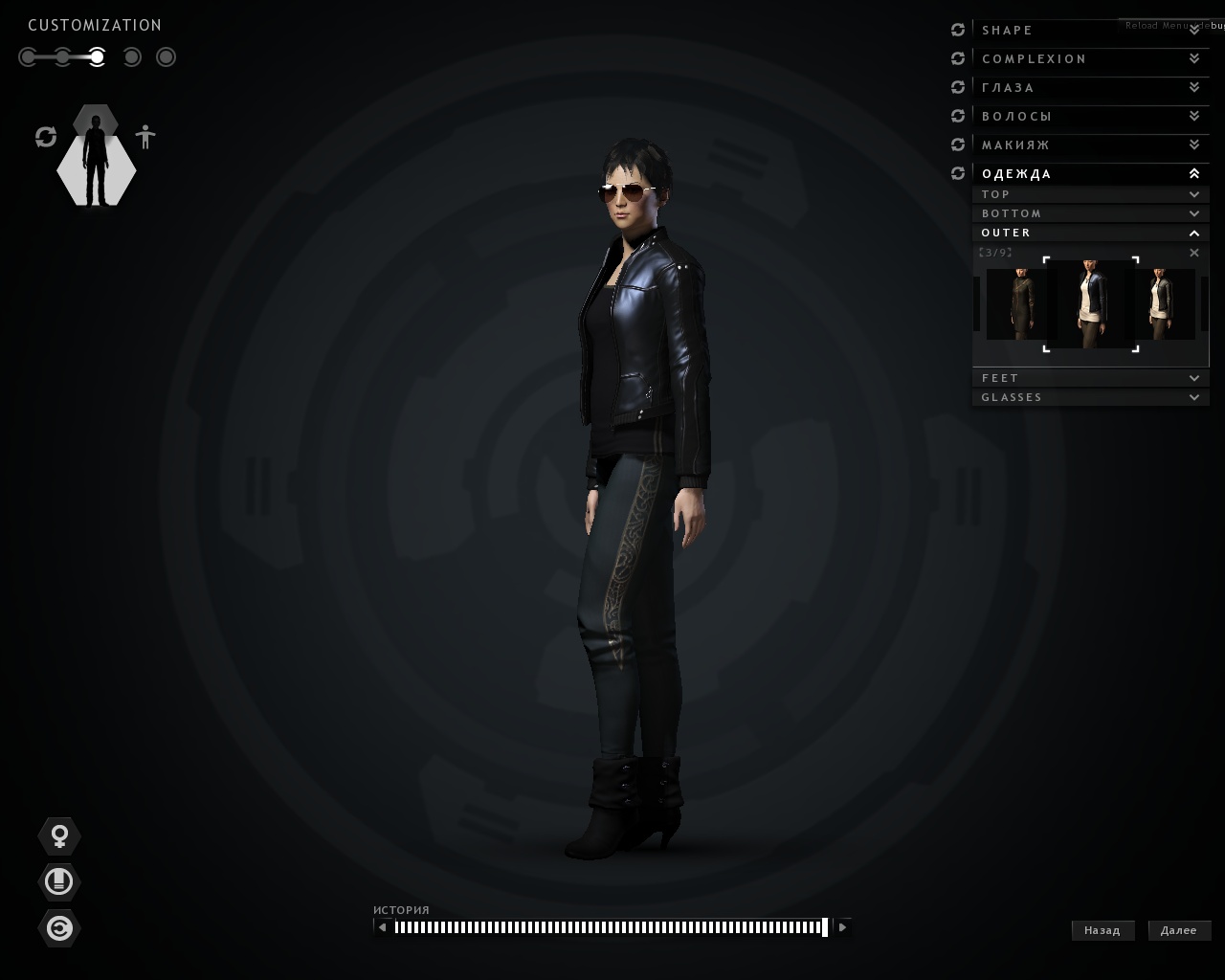Select the dark coat thumbnail on the left
The image size is (1225, 980).
(x=1015, y=304)
